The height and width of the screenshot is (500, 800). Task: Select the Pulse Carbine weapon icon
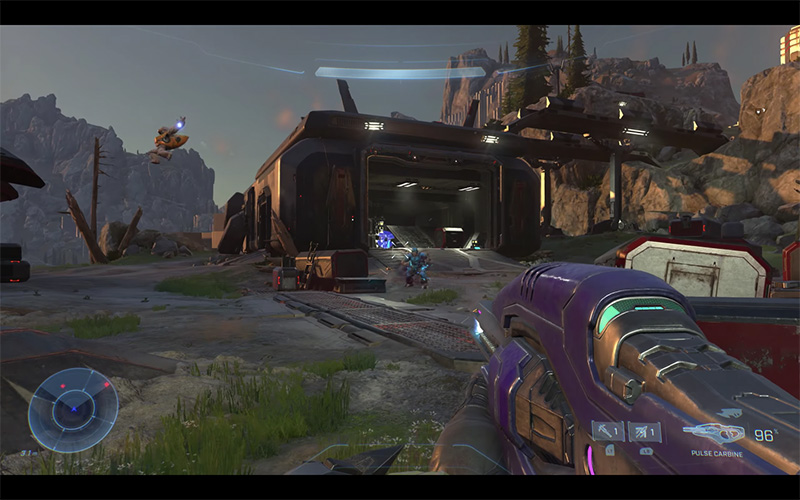click(x=714, y=434)
